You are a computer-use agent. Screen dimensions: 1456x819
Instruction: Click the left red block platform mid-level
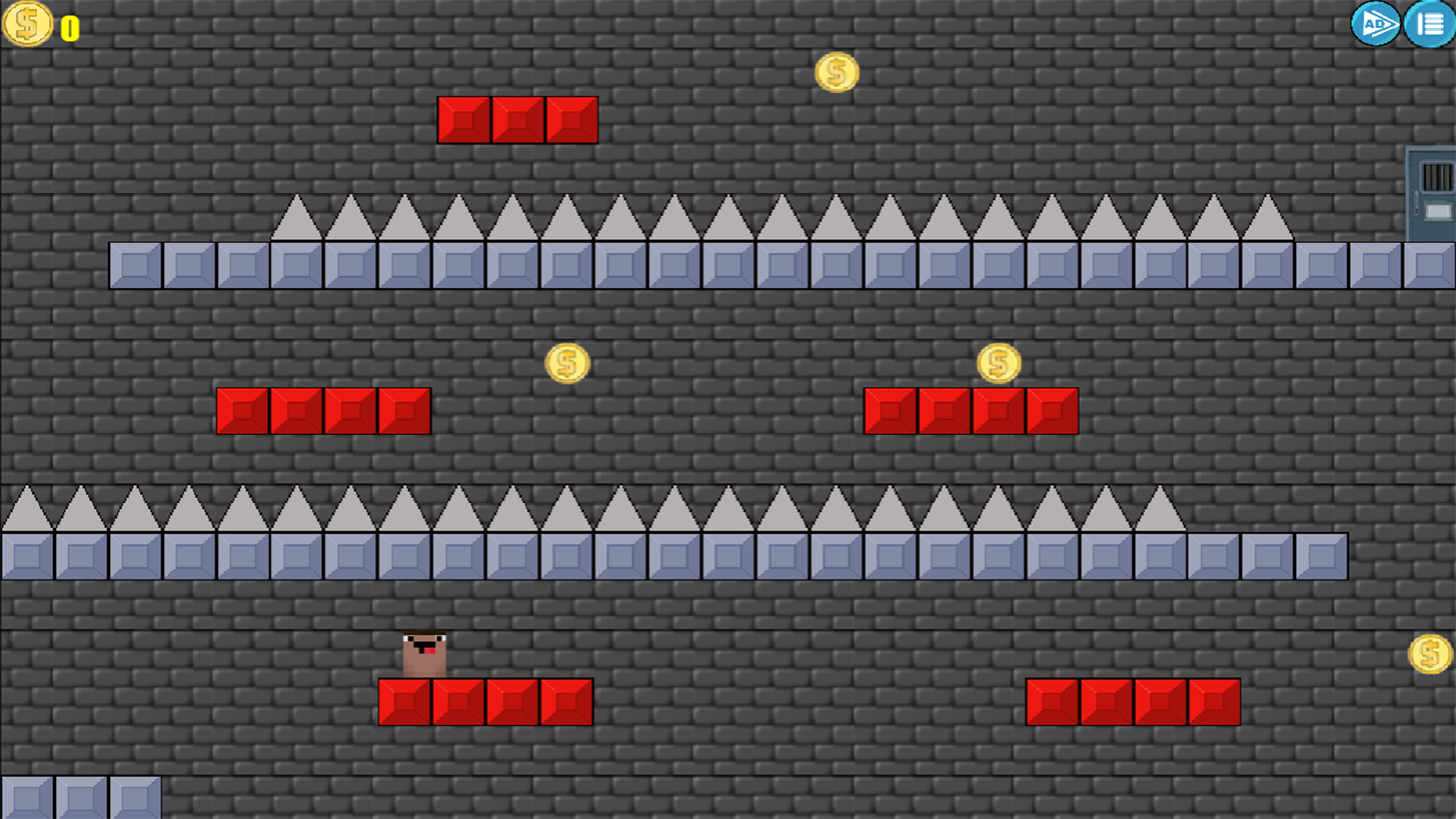pyautogui.click(x=322, y=409)
